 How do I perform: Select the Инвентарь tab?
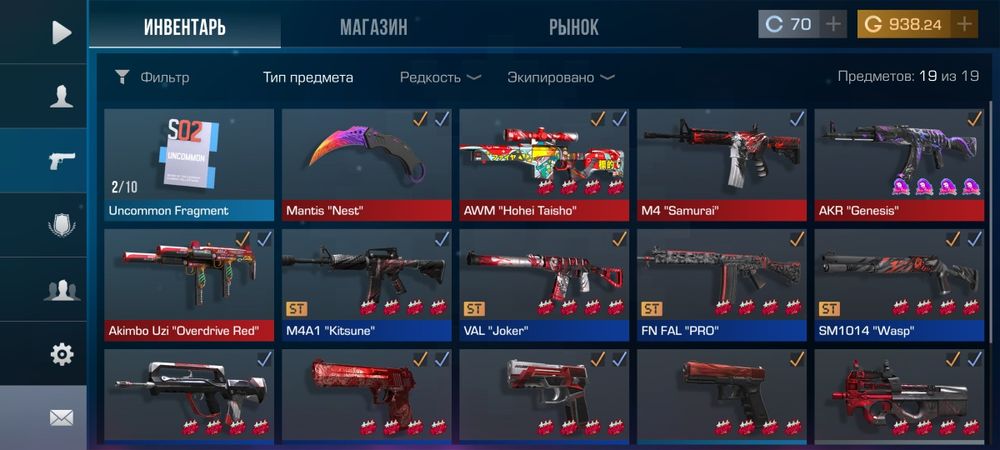184,27
